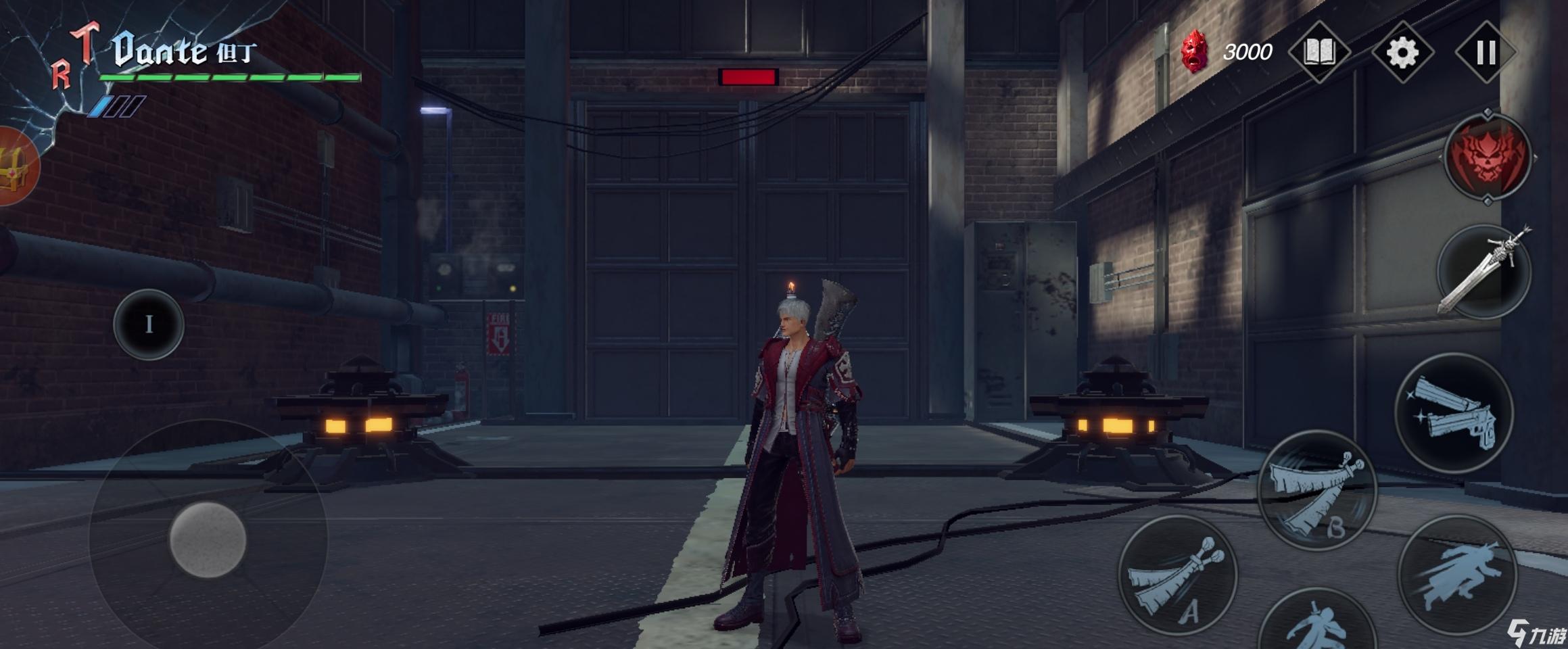The height and width of the screenshot is (649, 1568).
Task: Pause the game with the pause button
Action: tap(1486, 52)
